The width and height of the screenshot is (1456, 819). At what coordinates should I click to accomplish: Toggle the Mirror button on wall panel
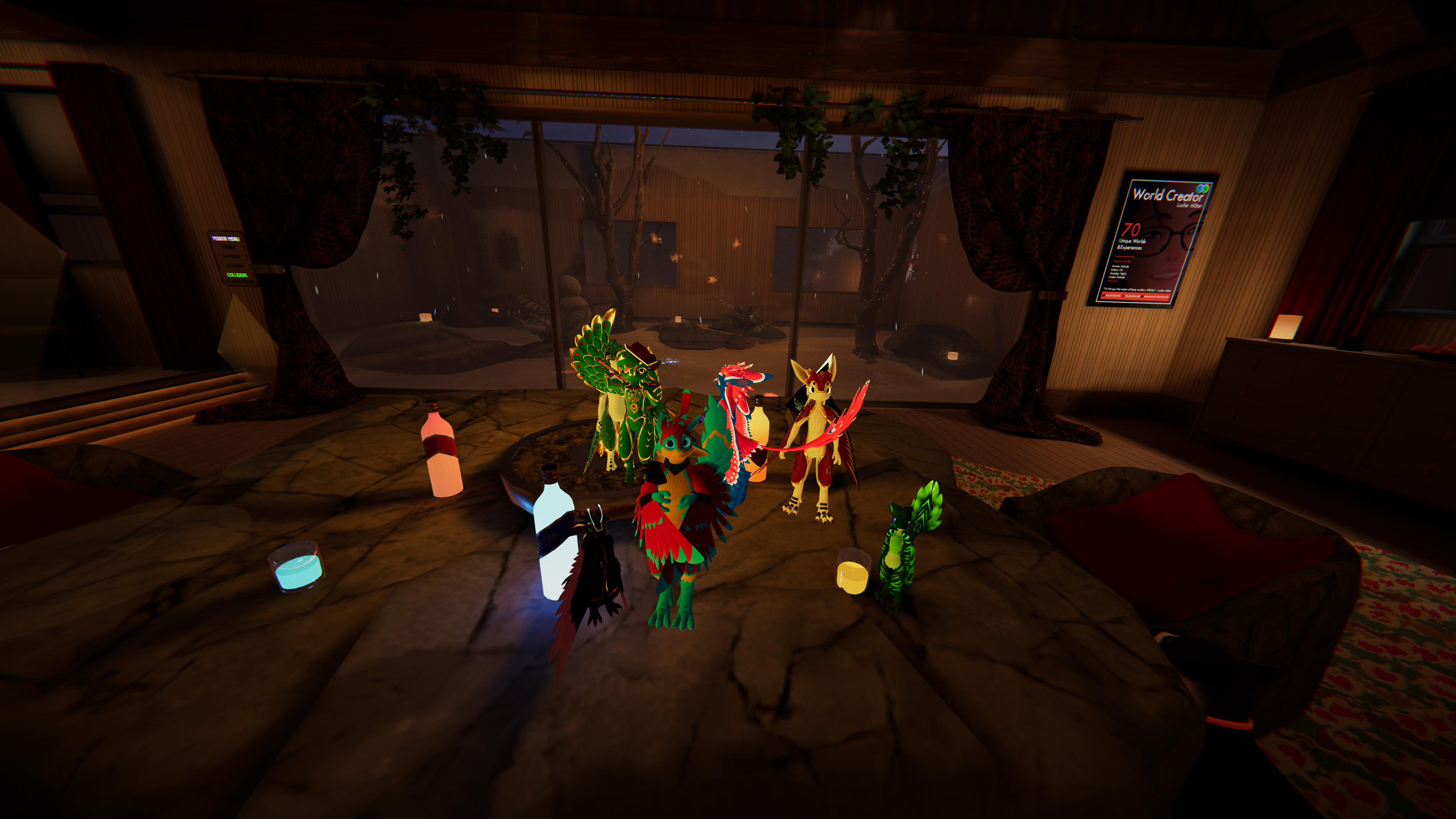coord(230,248)
